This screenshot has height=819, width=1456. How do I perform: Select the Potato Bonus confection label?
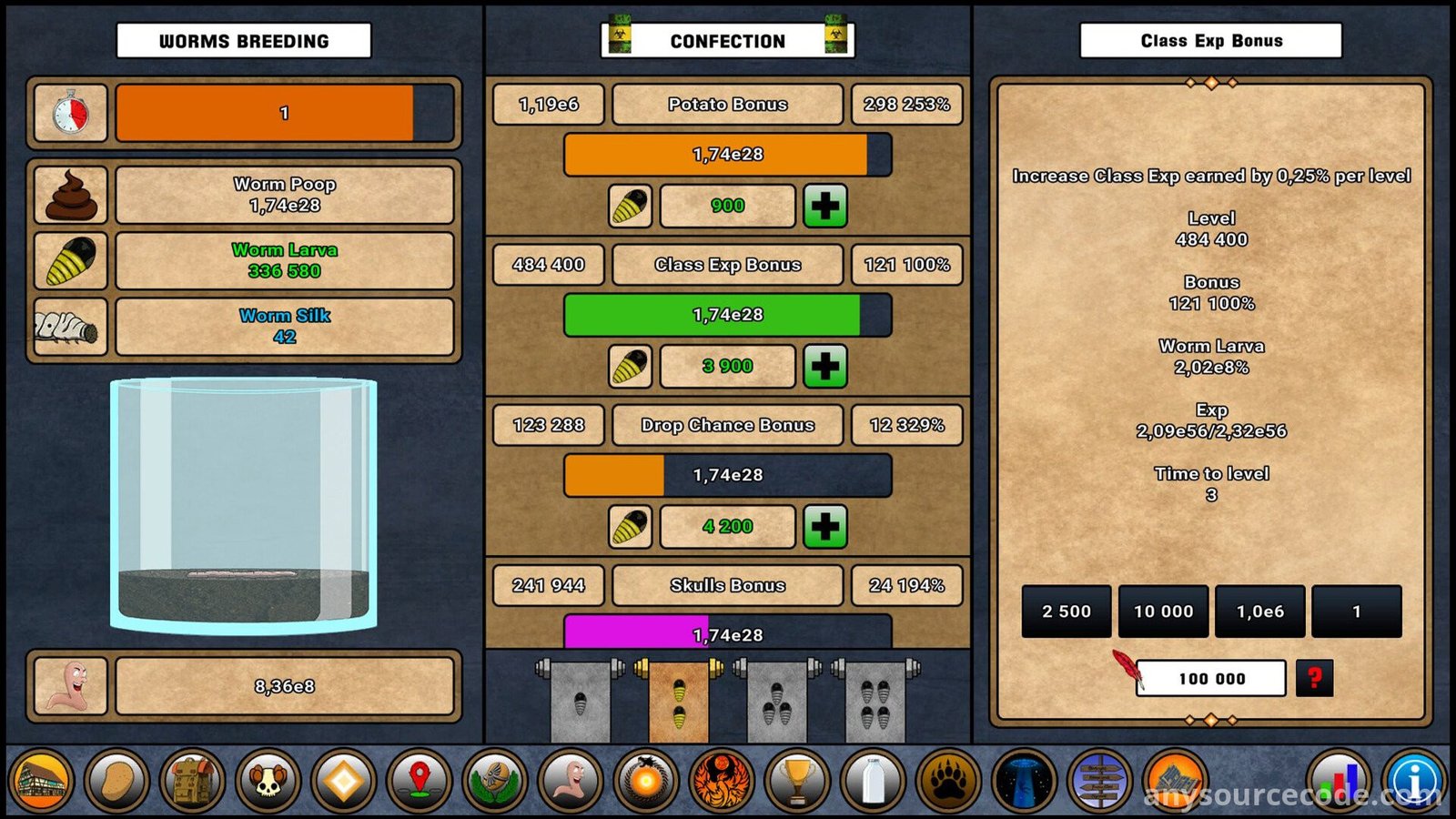click(727, 105)
